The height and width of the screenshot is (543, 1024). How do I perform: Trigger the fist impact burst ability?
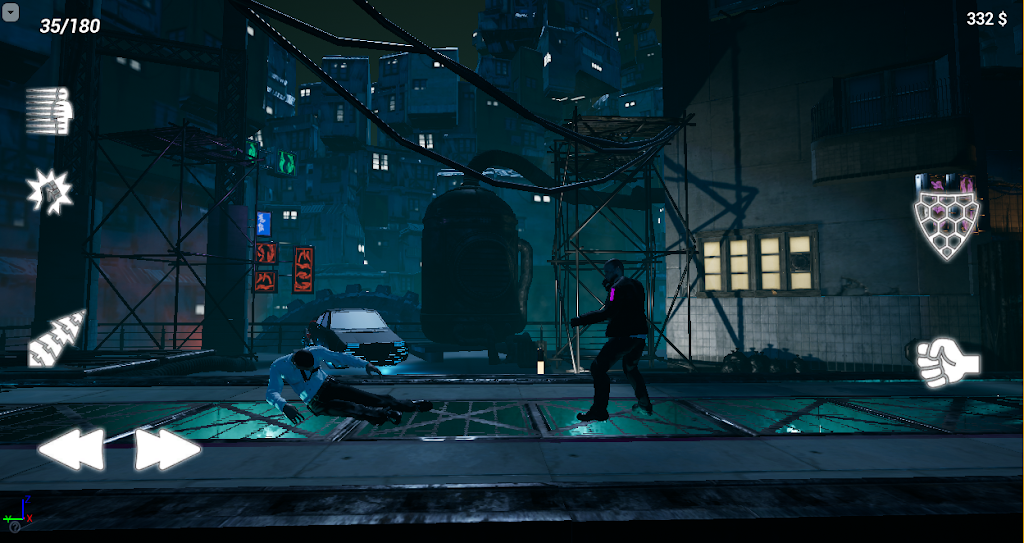pos(48,190)
